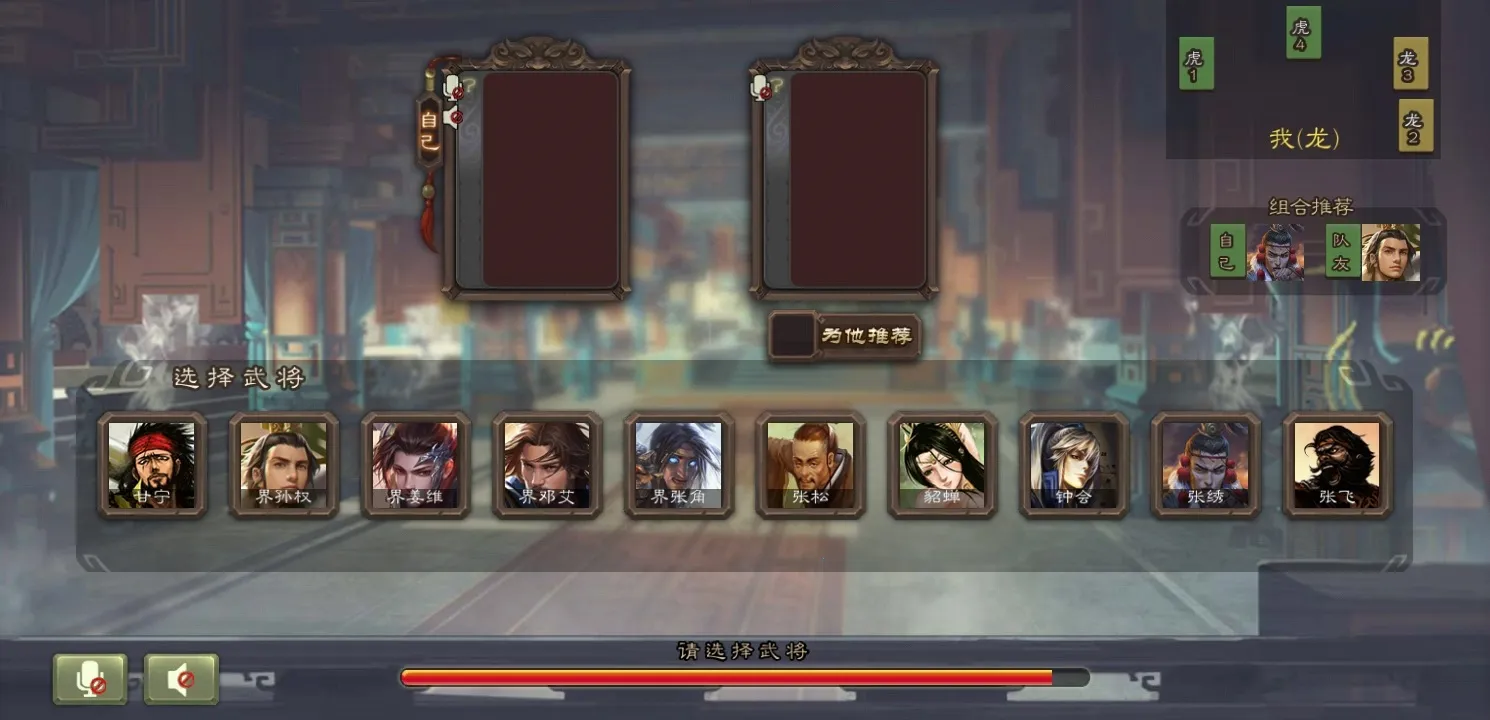Select the general 界邓艾 portrait
Screen dimensions: 1490x720
click(547, 466)
